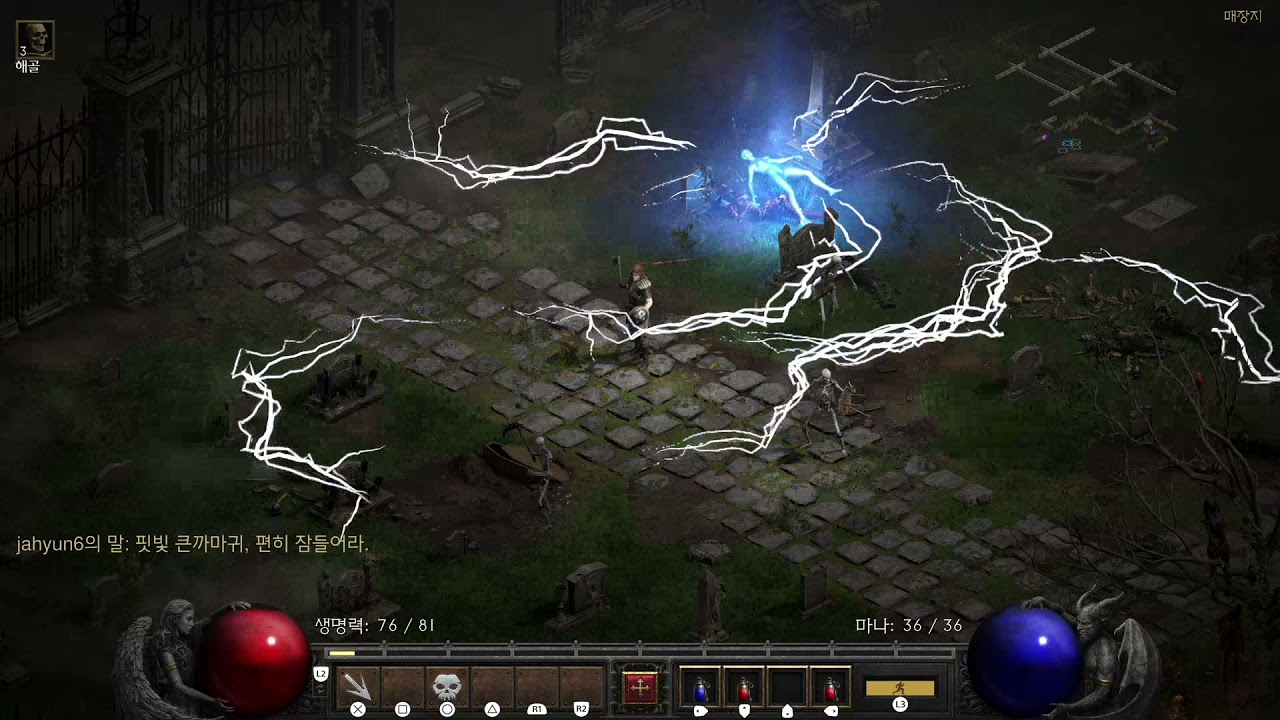Image resolution: width=1280 pixels, height=720 pixels.
Task: Activate the arrow attack skill slot
Action: pos(358,686)
